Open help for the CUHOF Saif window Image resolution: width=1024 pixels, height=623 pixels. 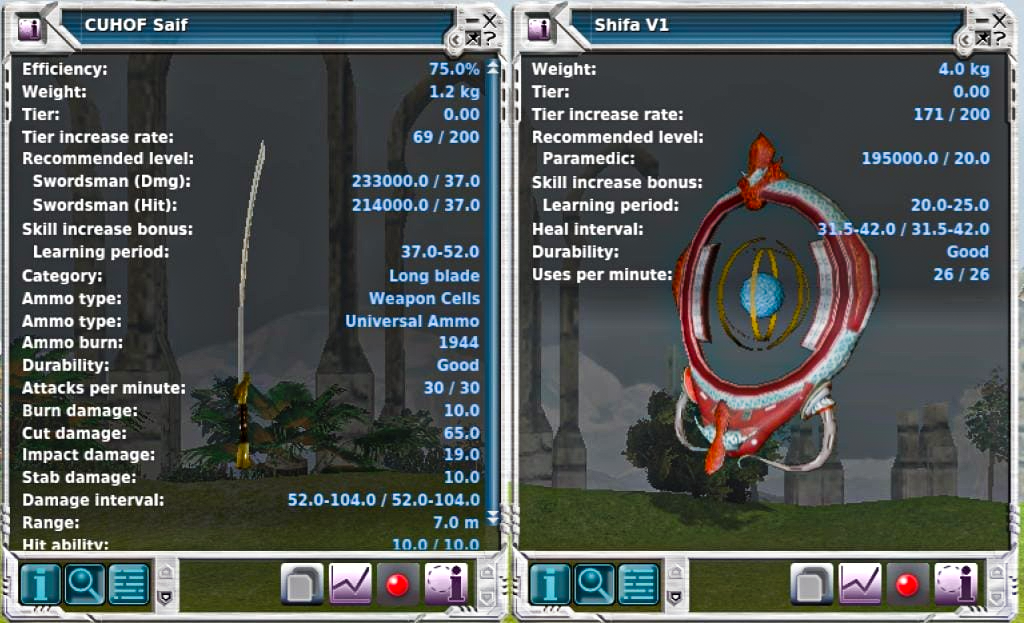pos(490,39)
